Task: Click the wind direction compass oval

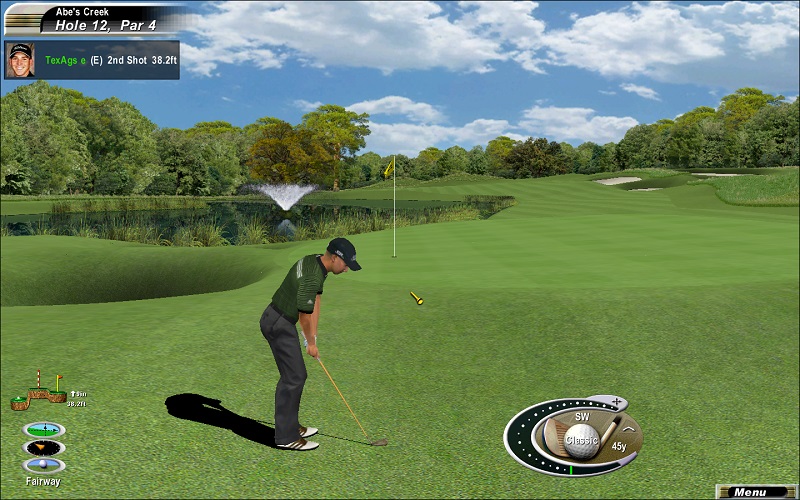Action: click(x=44, y=447)
